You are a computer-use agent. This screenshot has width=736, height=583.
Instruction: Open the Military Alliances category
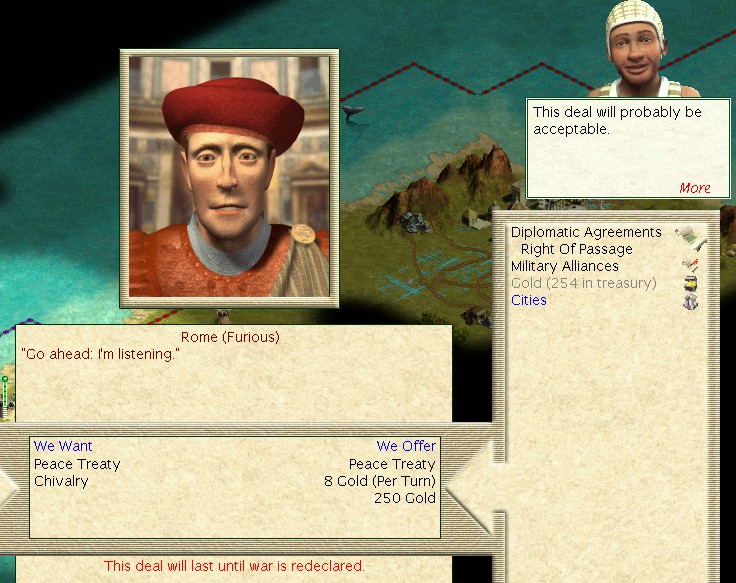[564, 266]
